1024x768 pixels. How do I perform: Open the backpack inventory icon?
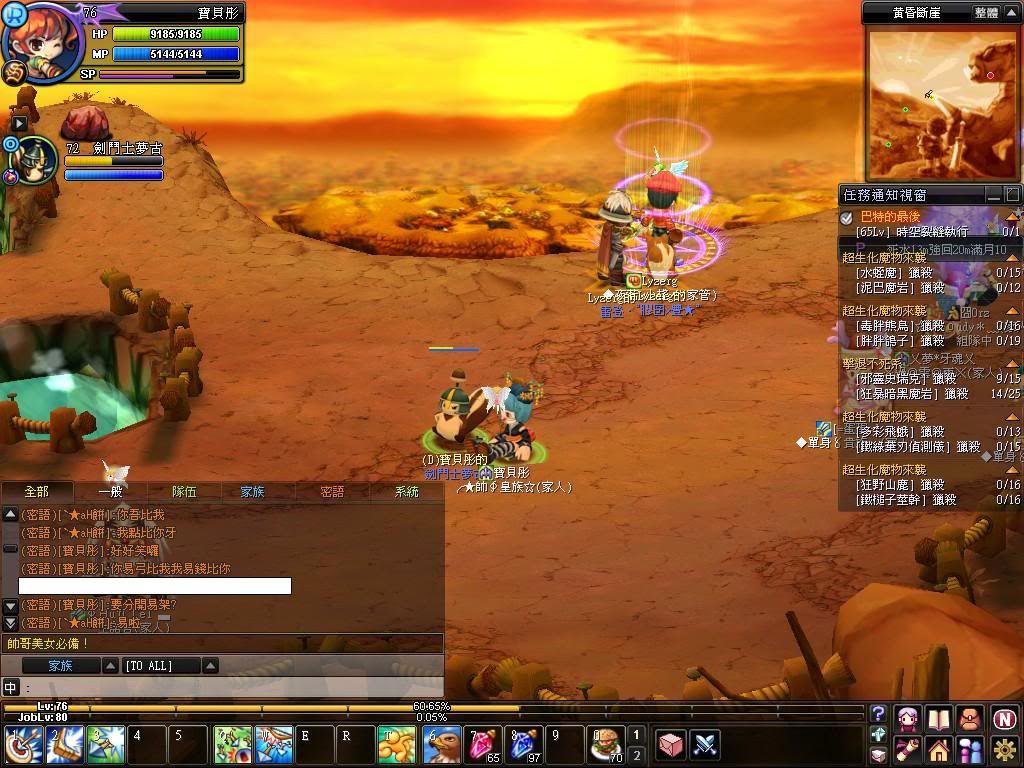pyautogui.click(x=971, y=718)
